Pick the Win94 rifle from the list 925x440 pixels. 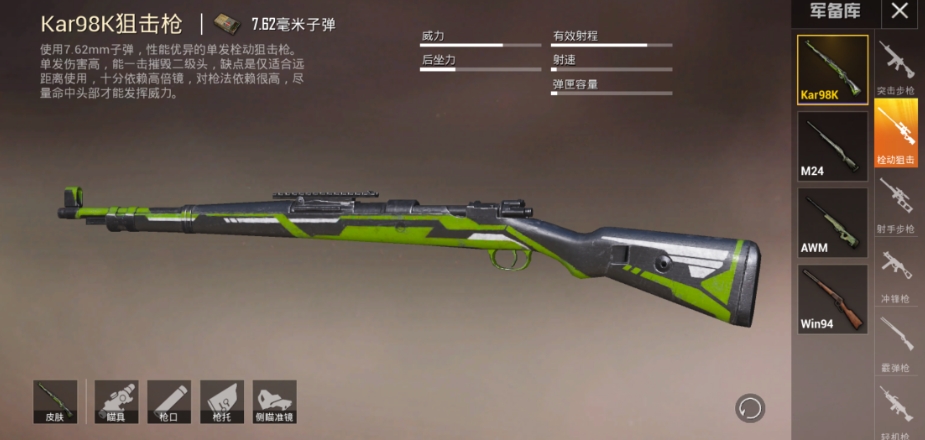point(832,298)
